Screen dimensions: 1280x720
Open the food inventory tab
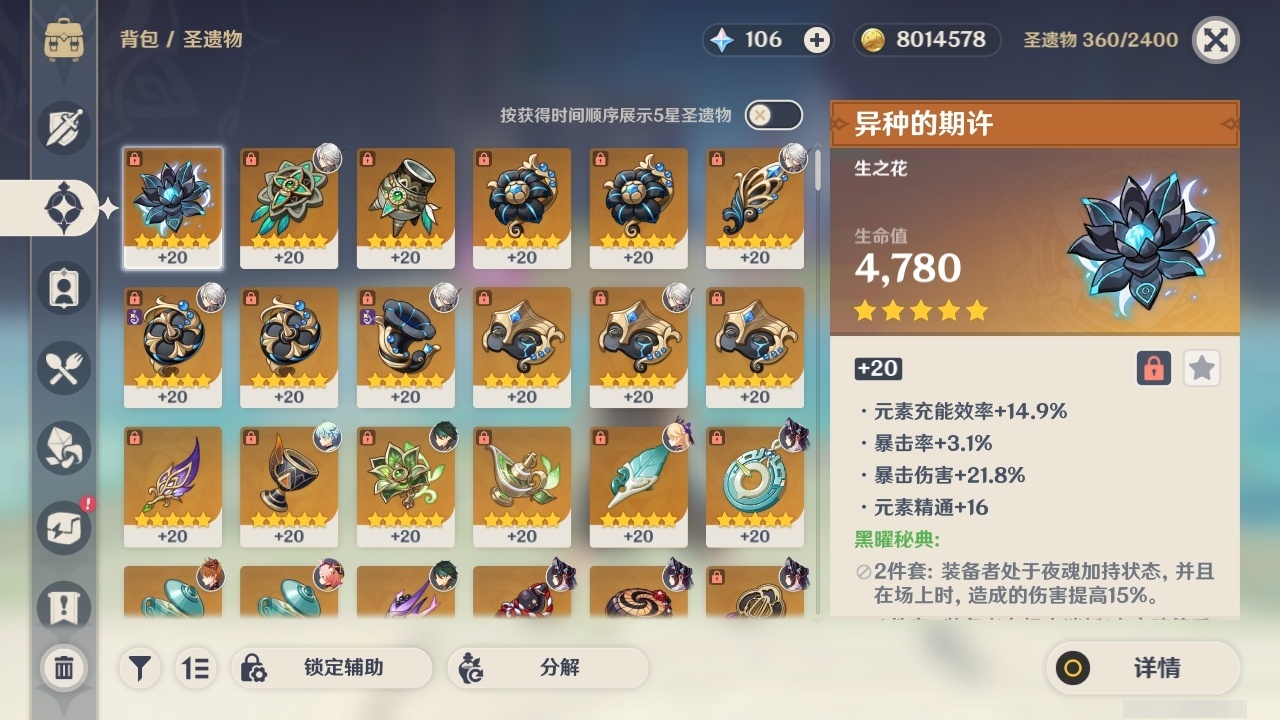(x=63, y=368)
